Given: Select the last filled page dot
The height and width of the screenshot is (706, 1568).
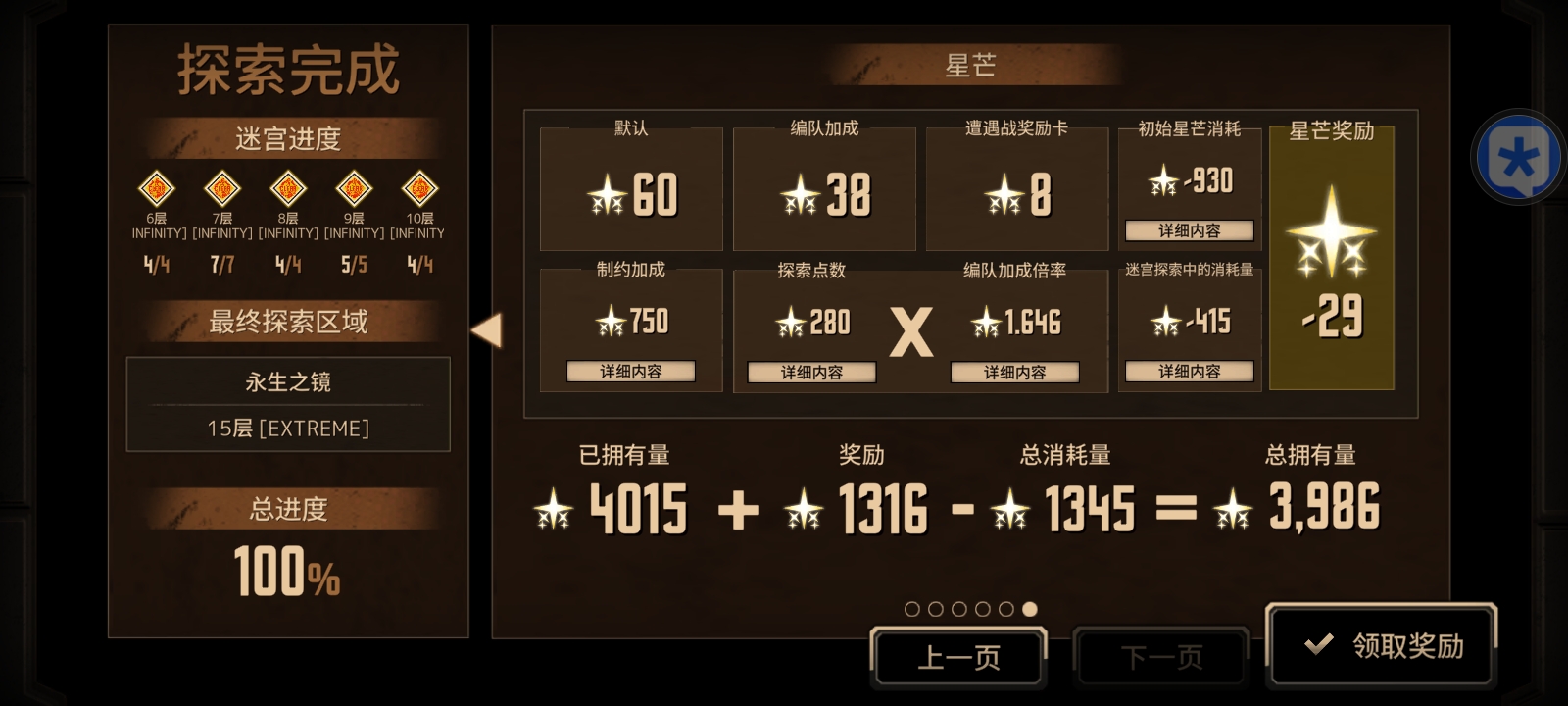Looking at the screenshot, I should click(x=1029, y=608).
